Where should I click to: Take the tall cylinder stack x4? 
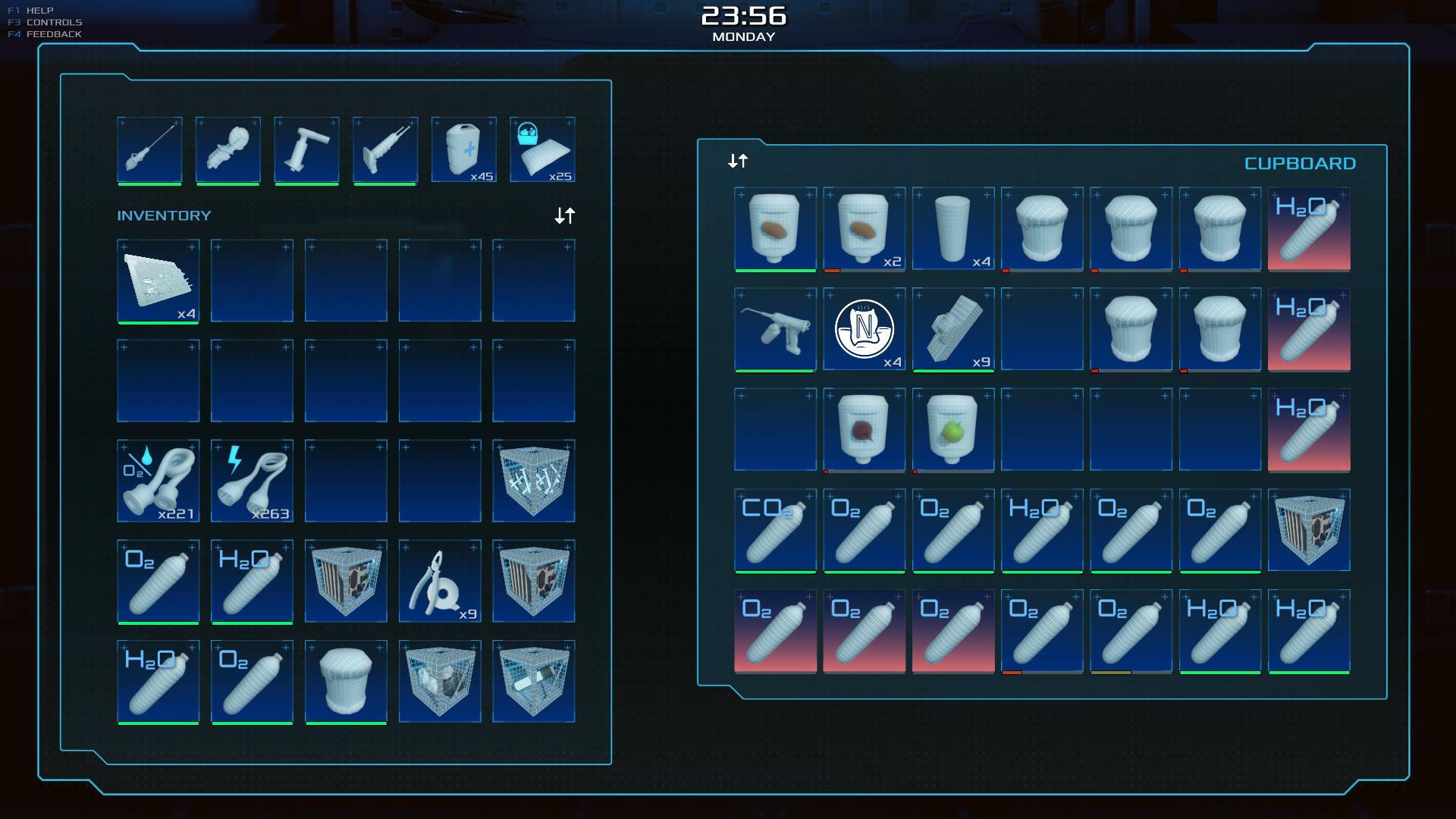952,228
